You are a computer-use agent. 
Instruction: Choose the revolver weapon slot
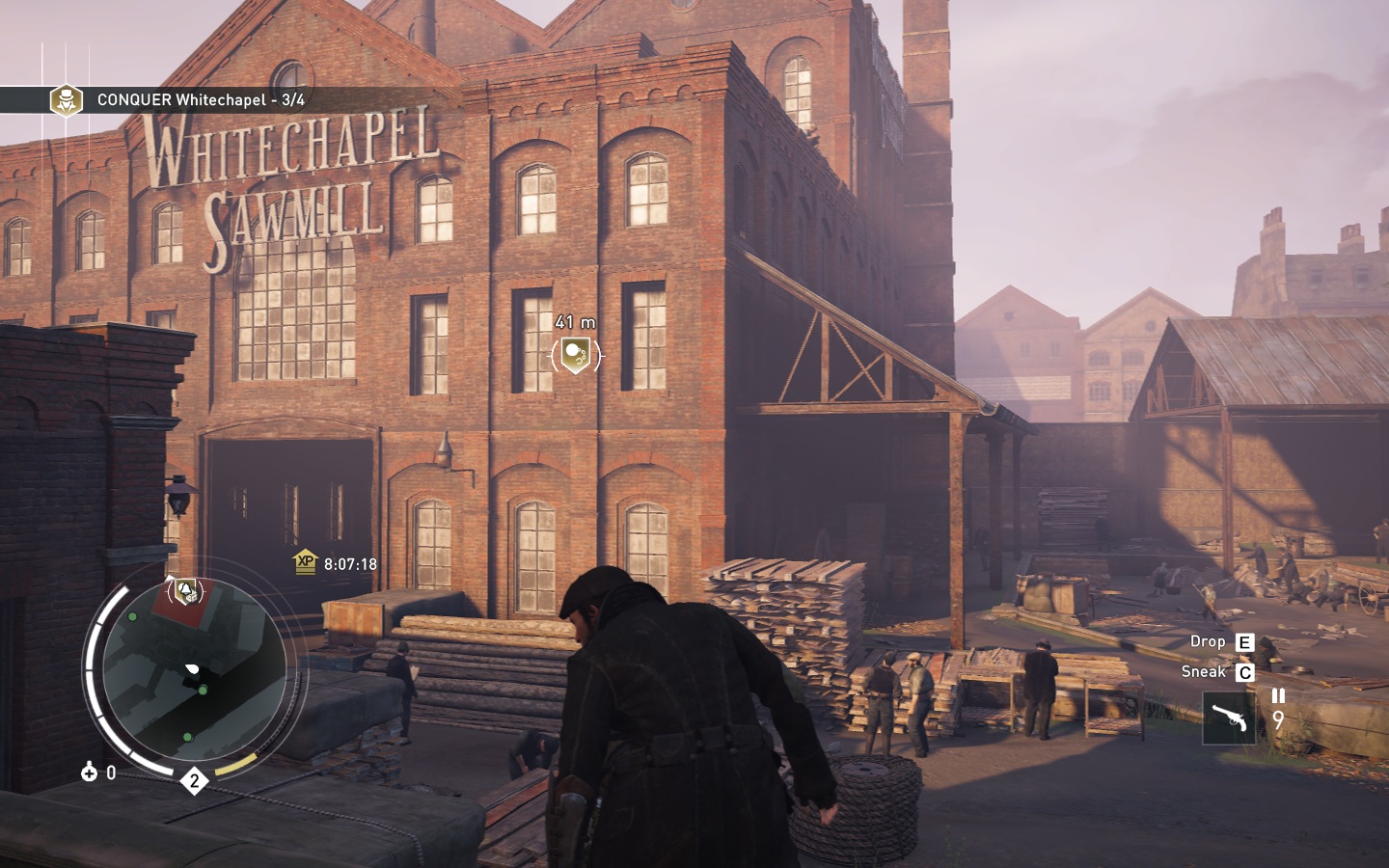pos(1228,718)
